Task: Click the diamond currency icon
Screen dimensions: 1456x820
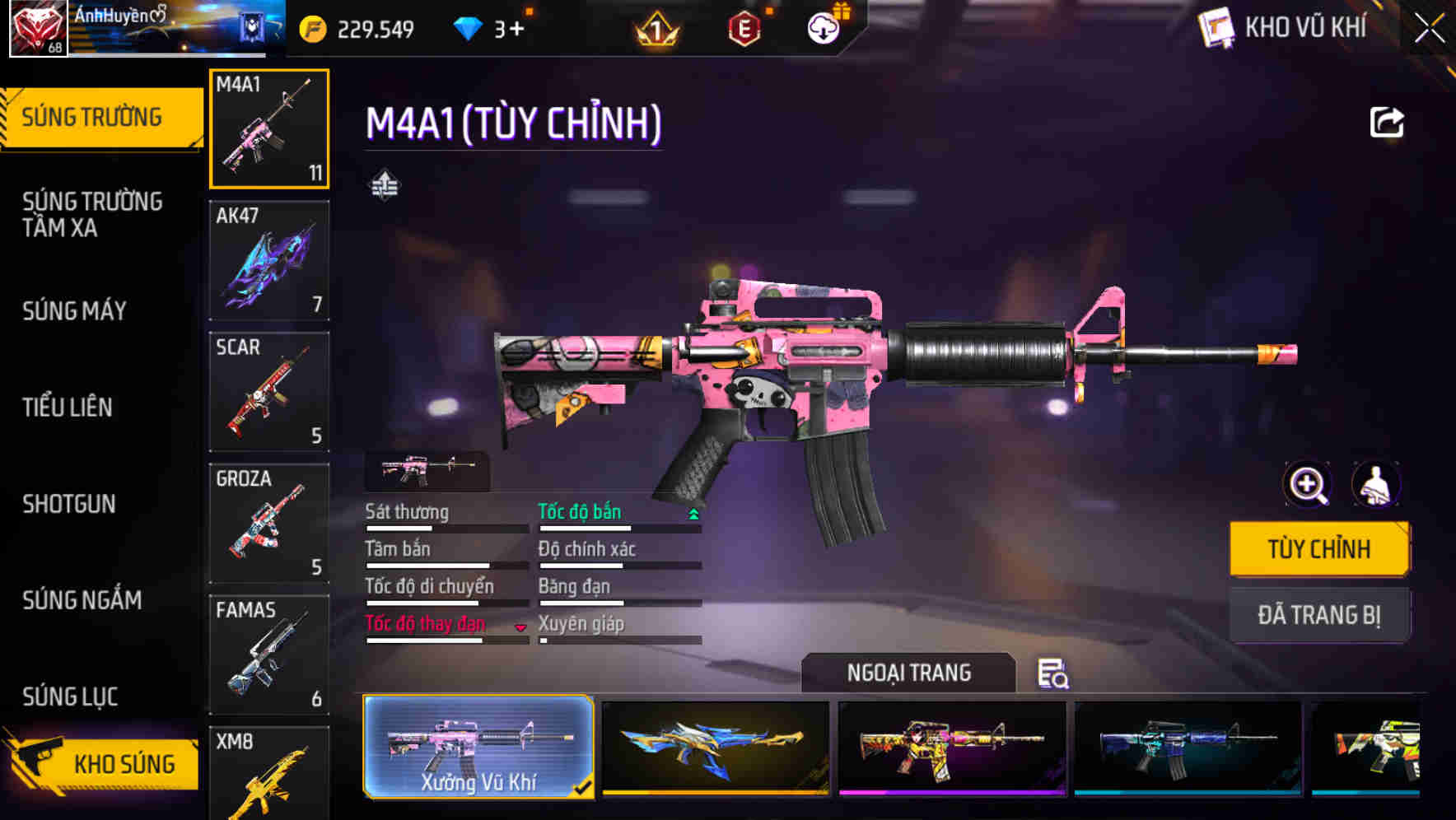Action: [x=469, y=27]
